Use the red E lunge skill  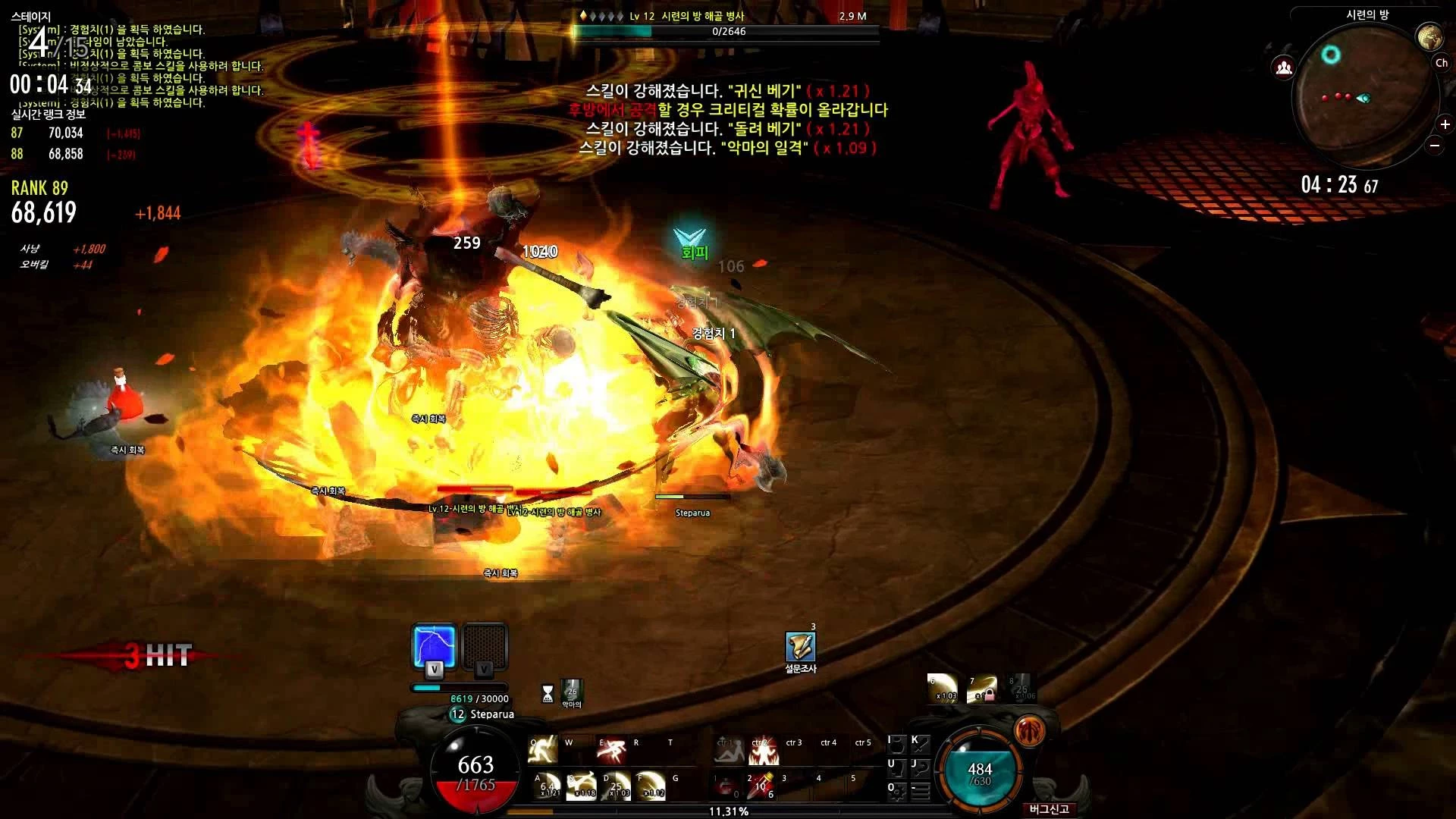[x=611, y=750]
